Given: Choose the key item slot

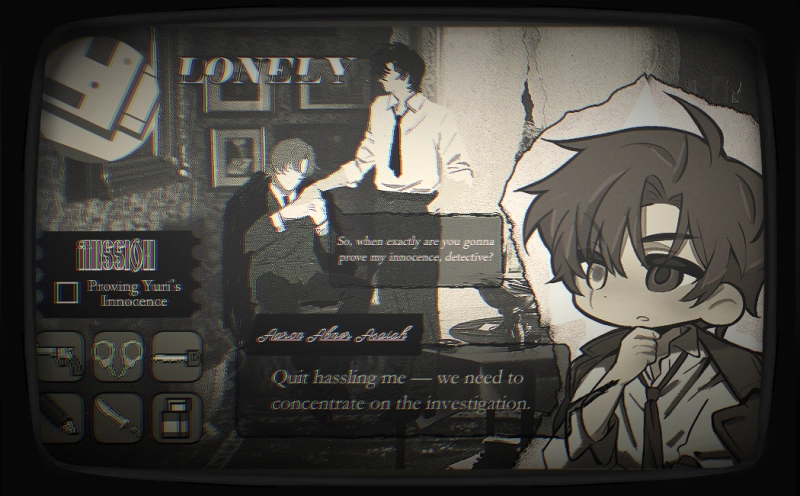Looking at the screenshot, I should coord(177,357).
